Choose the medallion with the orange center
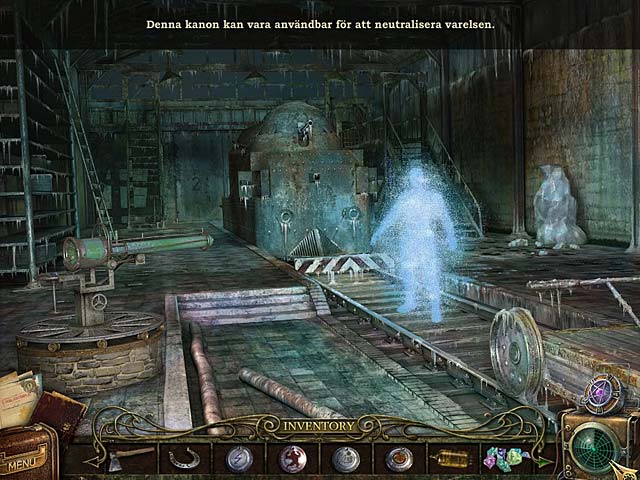The image size is (640, 480). [398, 458]
